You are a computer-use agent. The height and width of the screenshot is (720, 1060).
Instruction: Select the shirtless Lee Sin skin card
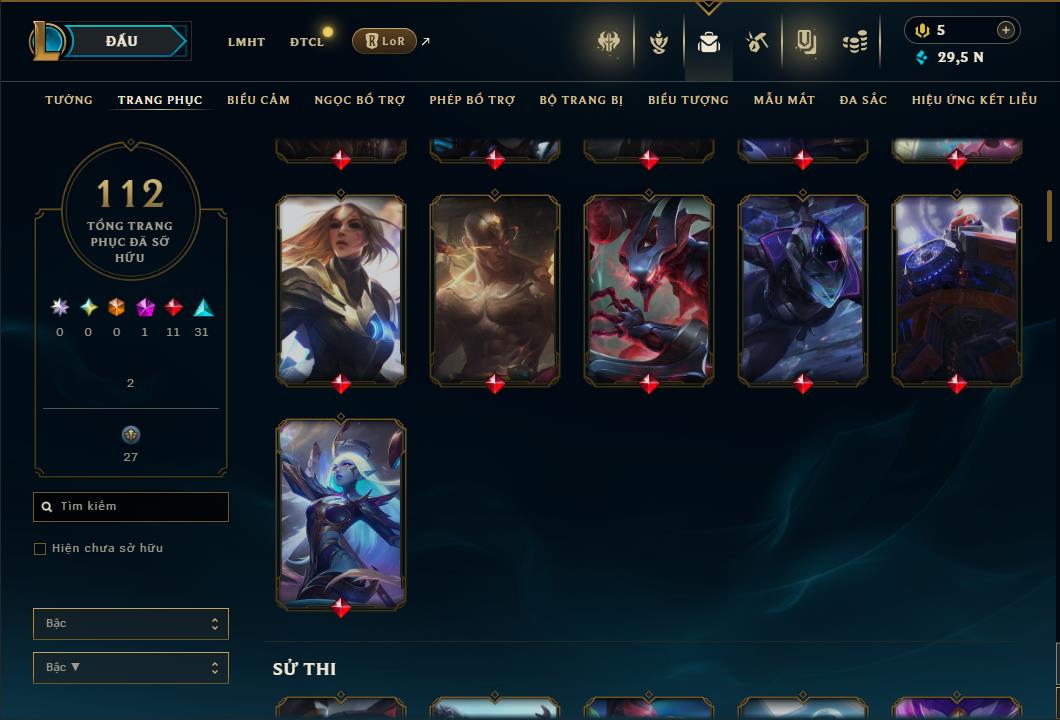click(495, 290)
